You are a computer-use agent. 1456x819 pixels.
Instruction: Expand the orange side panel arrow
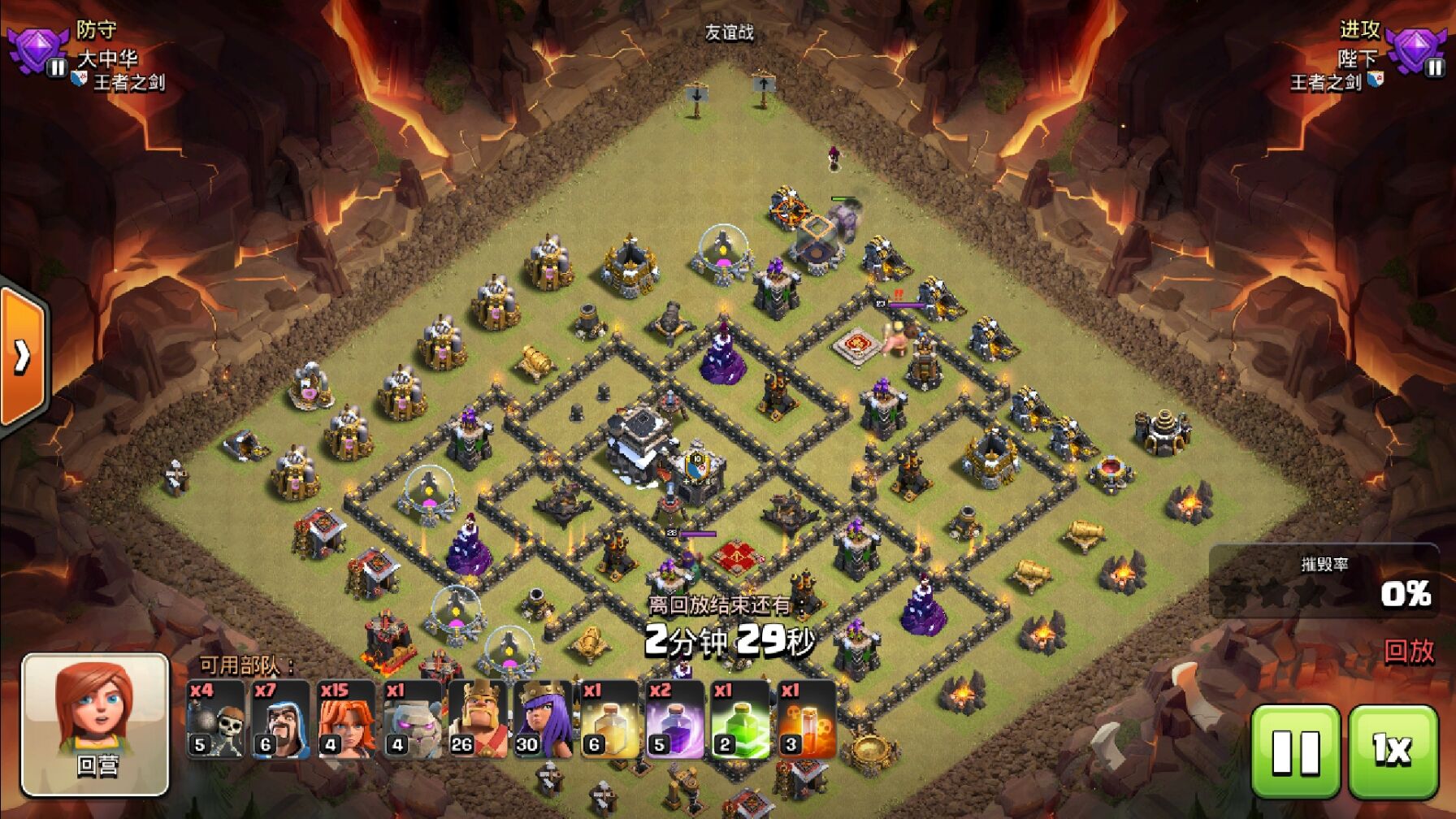23,355
